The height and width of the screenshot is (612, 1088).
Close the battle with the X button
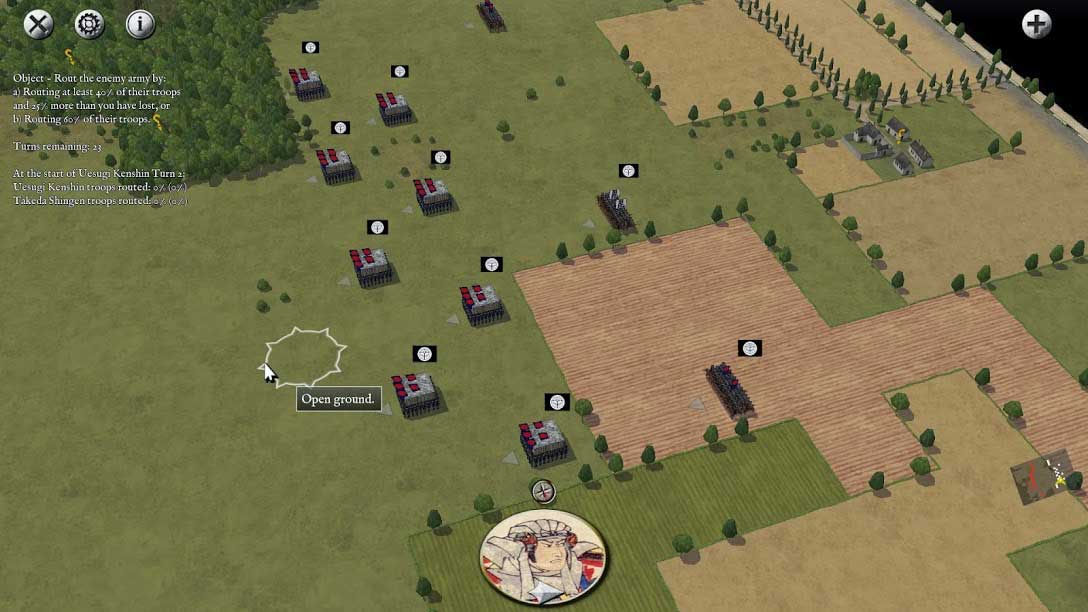pyautogui.click(x=39, y=24)
